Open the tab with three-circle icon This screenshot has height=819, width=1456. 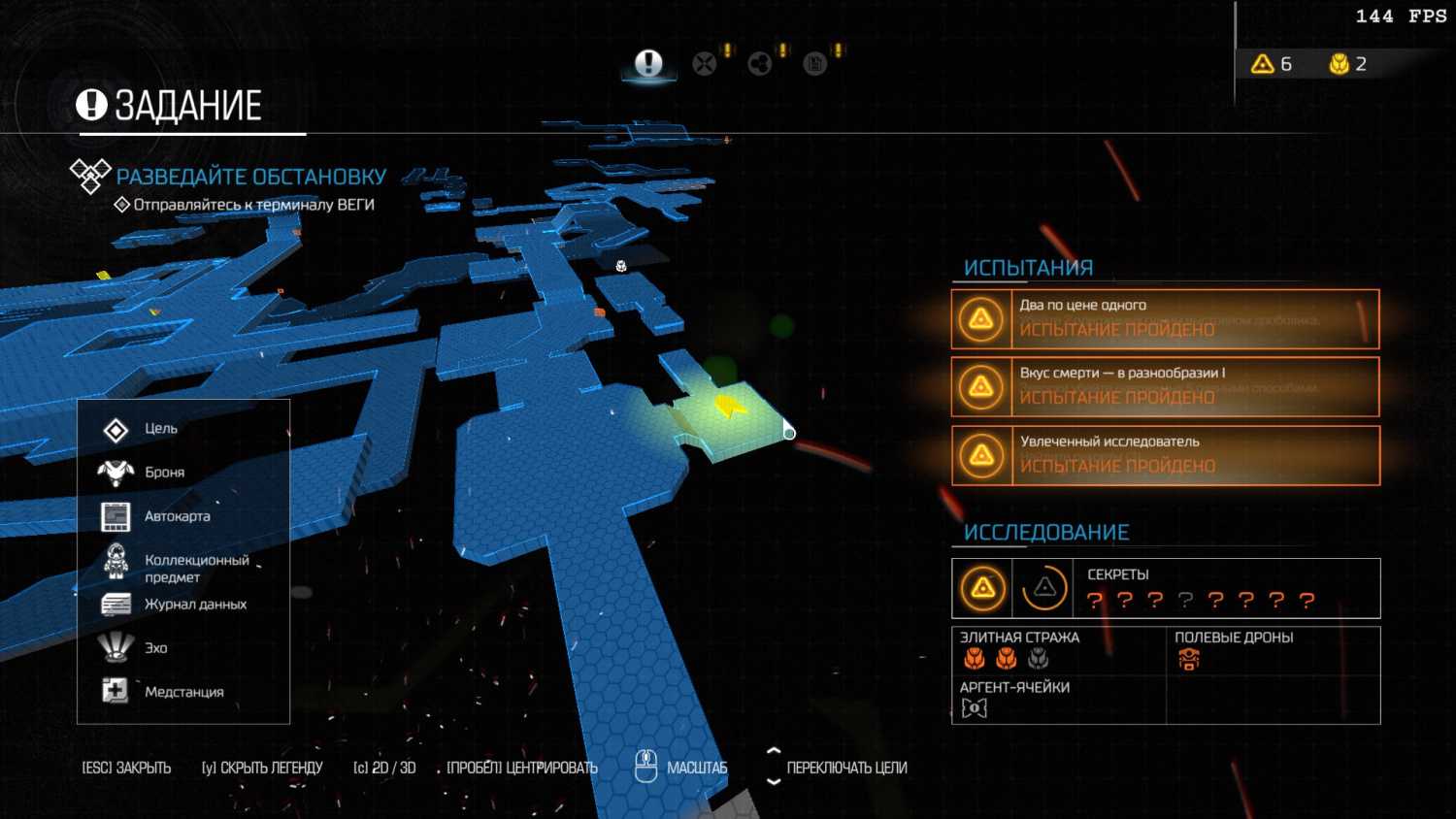760,64
